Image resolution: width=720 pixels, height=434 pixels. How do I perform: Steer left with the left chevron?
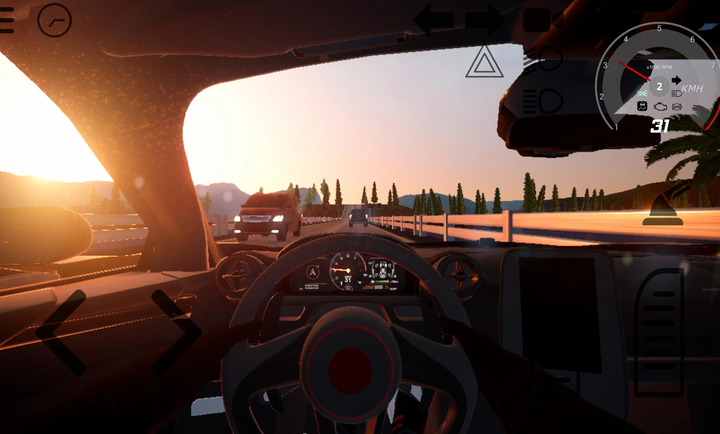[60, 331]
